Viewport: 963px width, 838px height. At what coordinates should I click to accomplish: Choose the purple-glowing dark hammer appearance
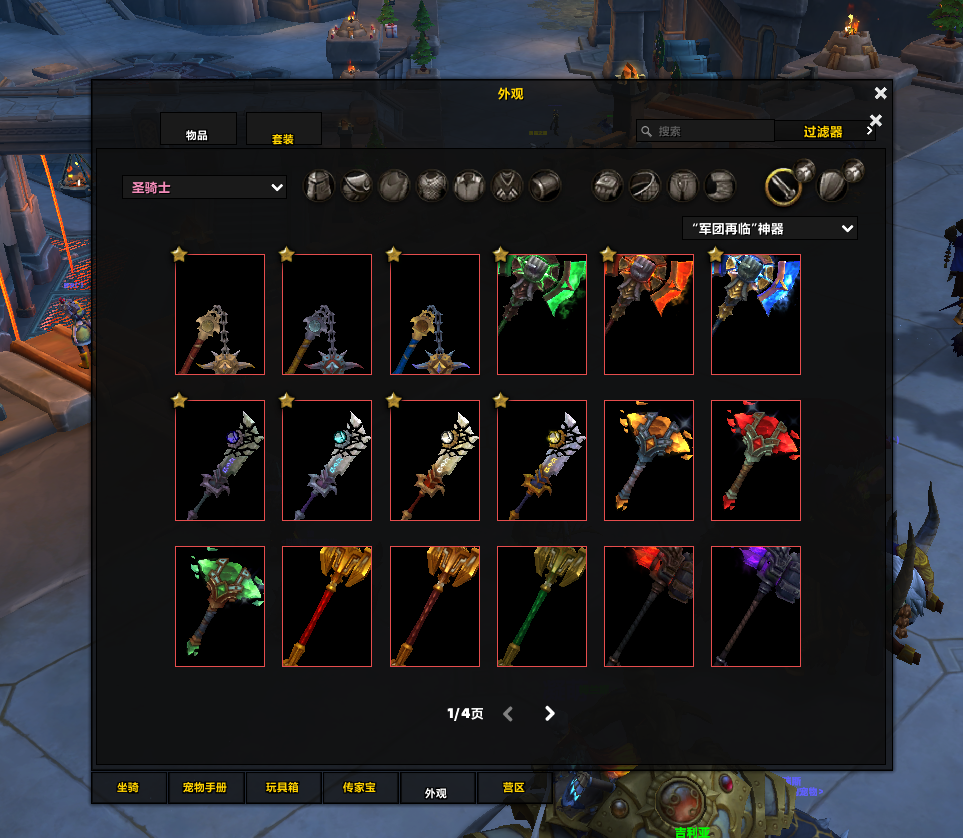[x=755, y=606]
